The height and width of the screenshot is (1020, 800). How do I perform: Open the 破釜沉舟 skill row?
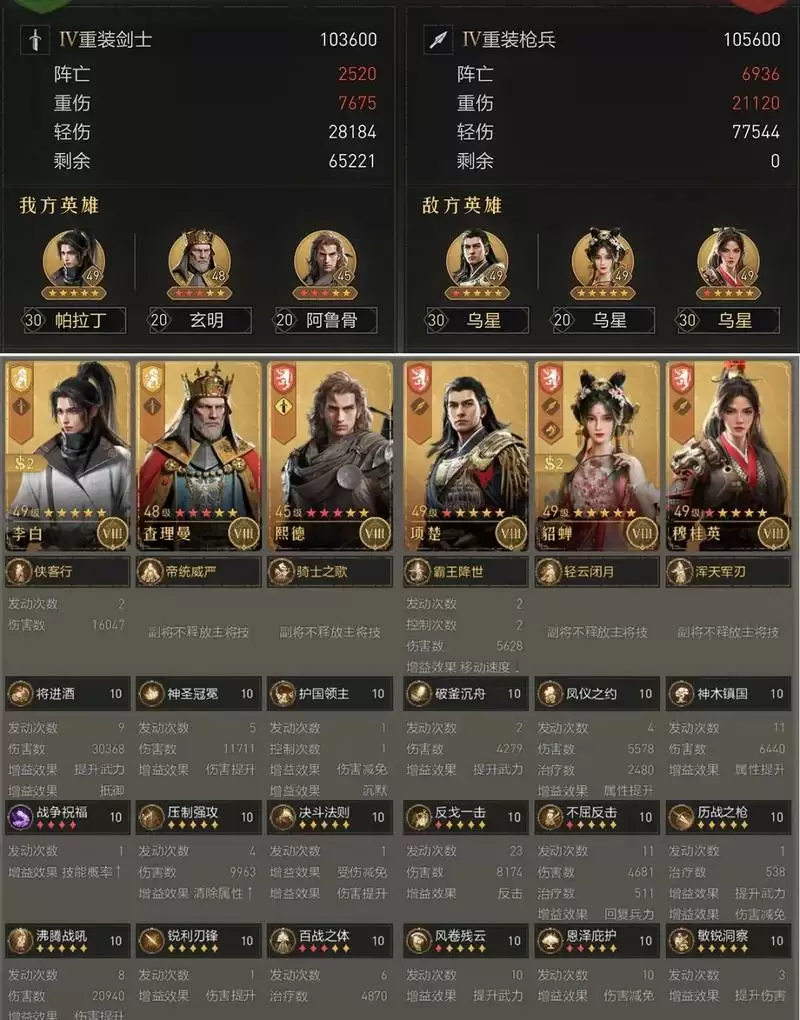(466, 693)
